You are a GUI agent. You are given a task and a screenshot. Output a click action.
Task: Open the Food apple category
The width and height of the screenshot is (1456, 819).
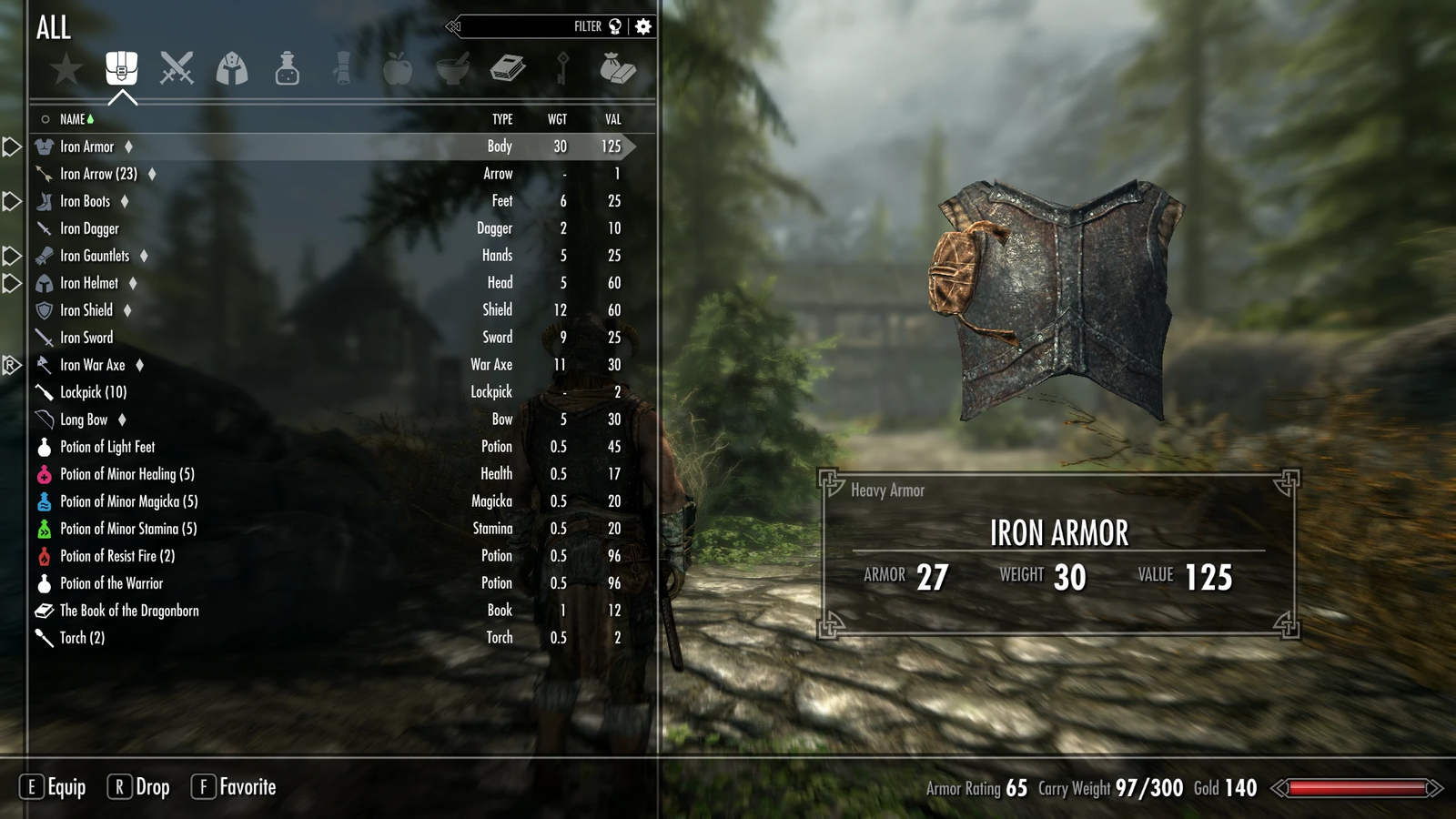pyautogui.click(x=398, y=69)
